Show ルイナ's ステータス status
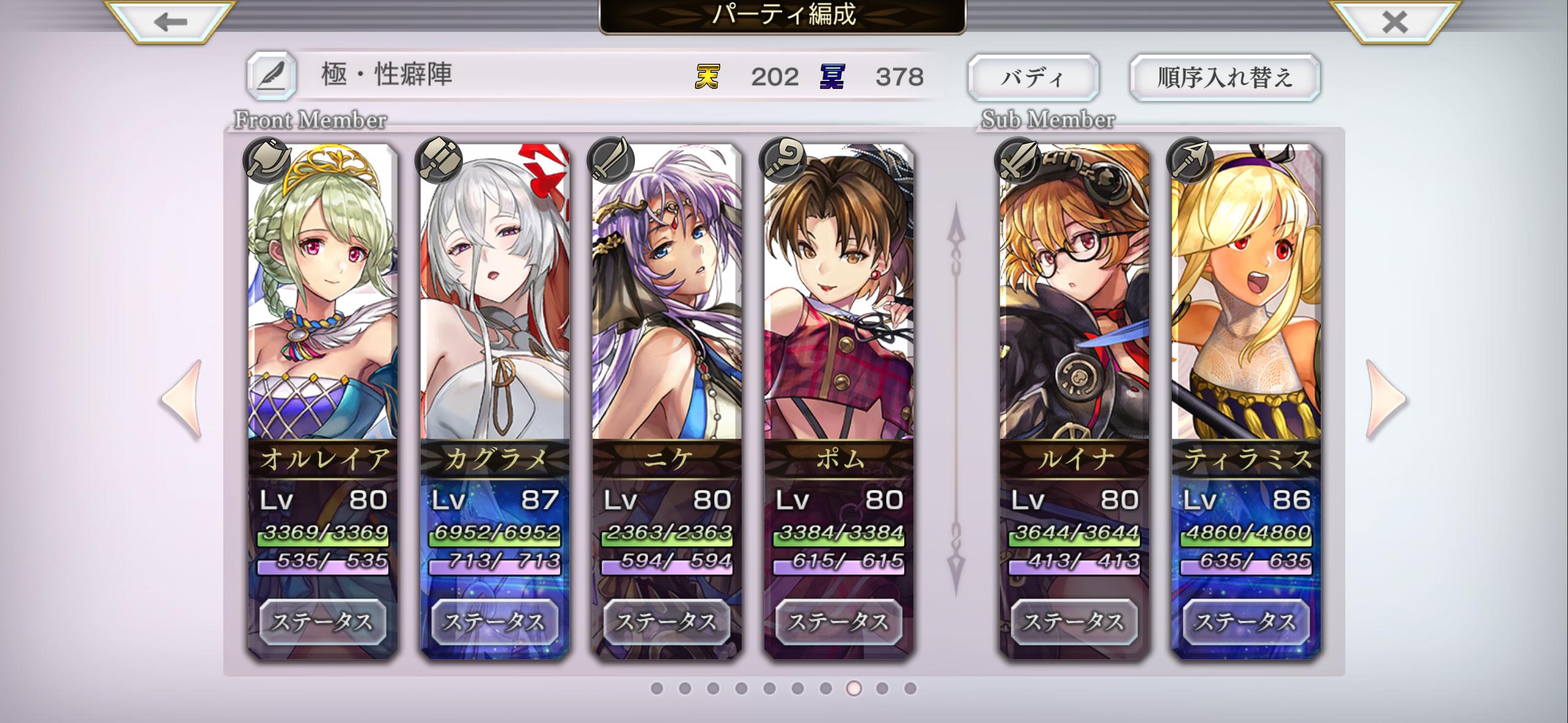 [x=1074, y=622]
